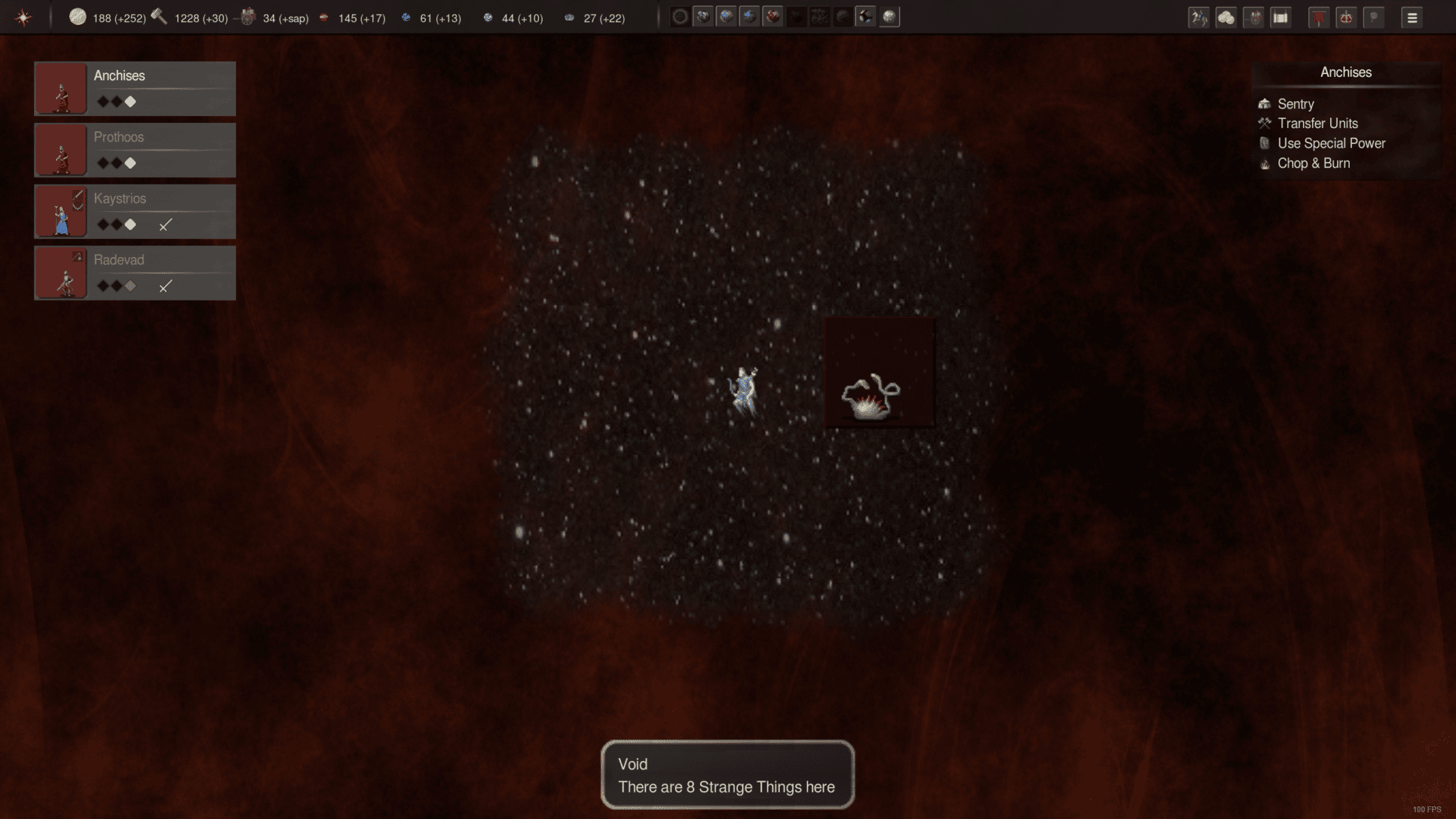Screen dimensions: 1456x819
Task: Toggle the red-marked globe filter
Action: coord(772,16)
